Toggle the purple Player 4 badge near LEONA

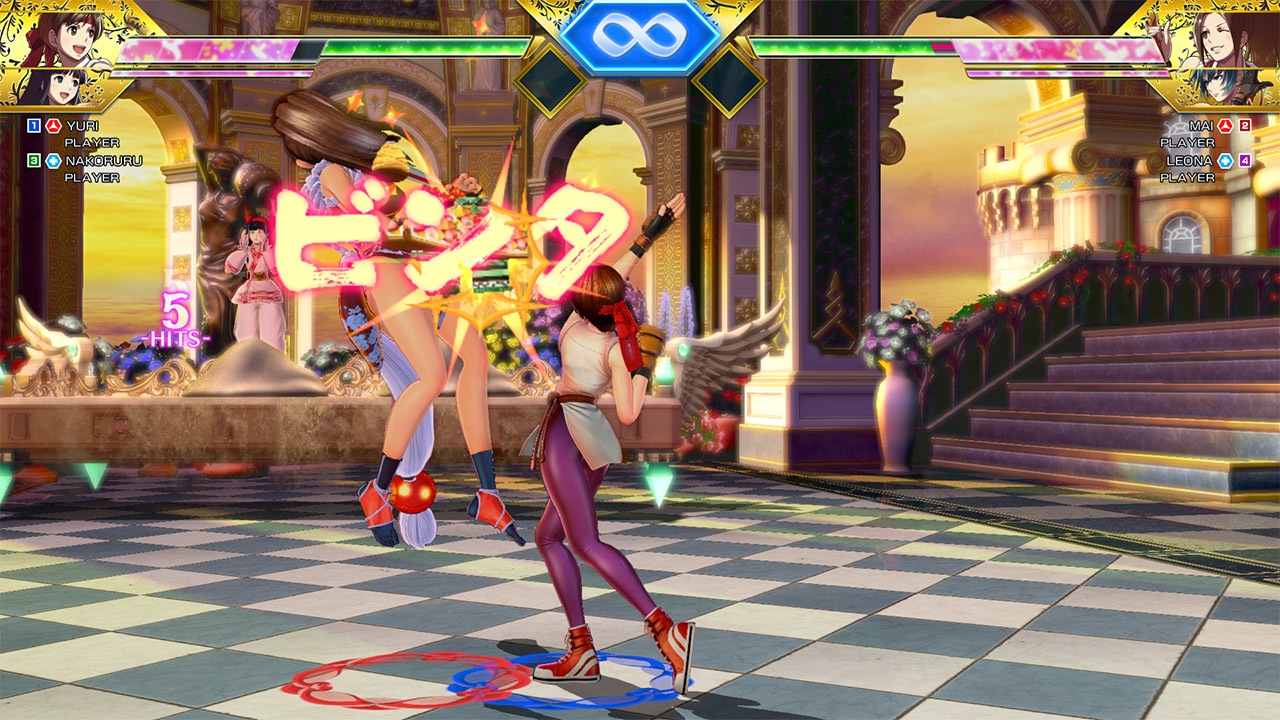pyautogui.click(x=1244, y=160)
